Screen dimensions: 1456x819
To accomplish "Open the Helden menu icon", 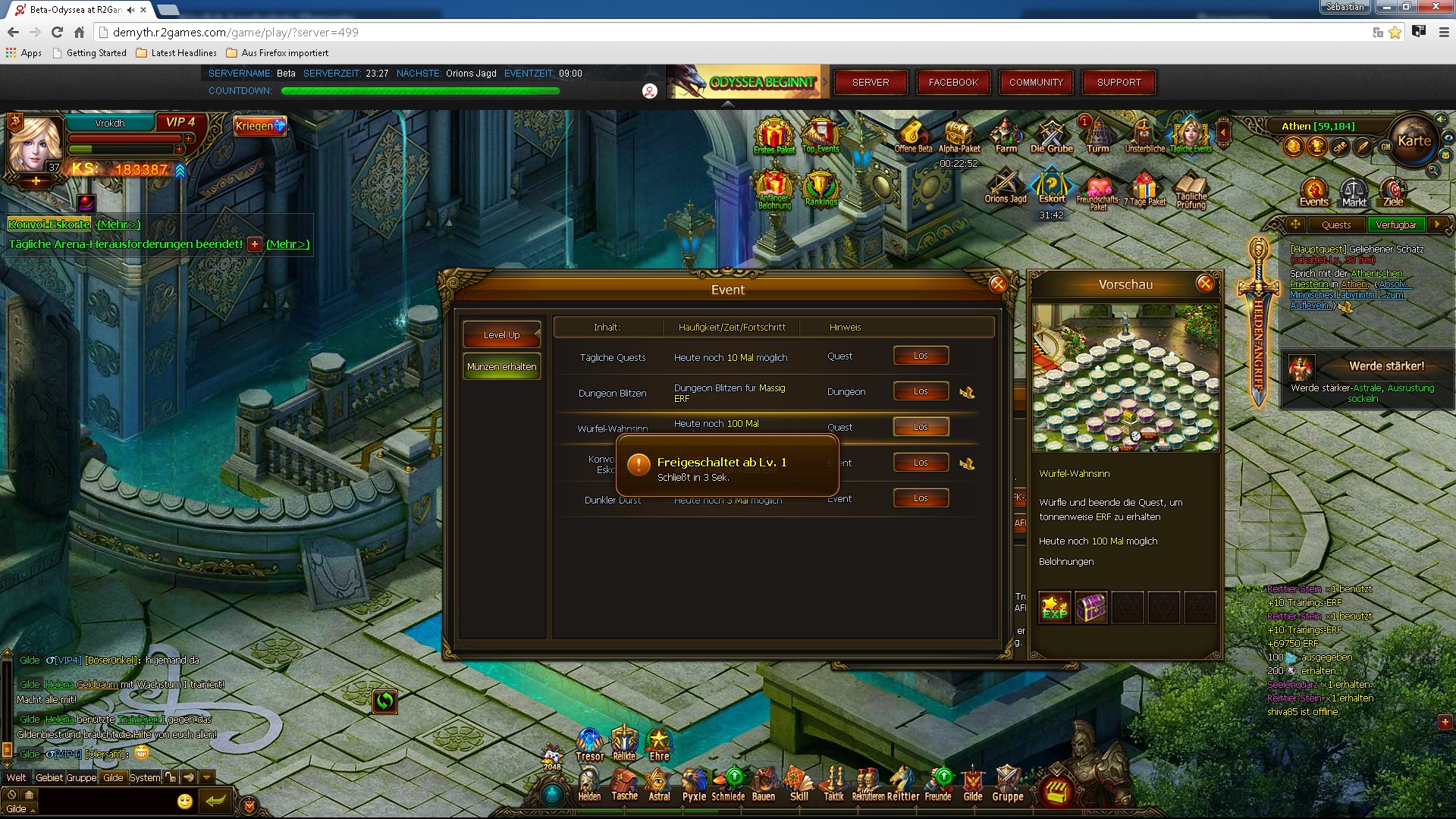I will [x=589, y=784].
